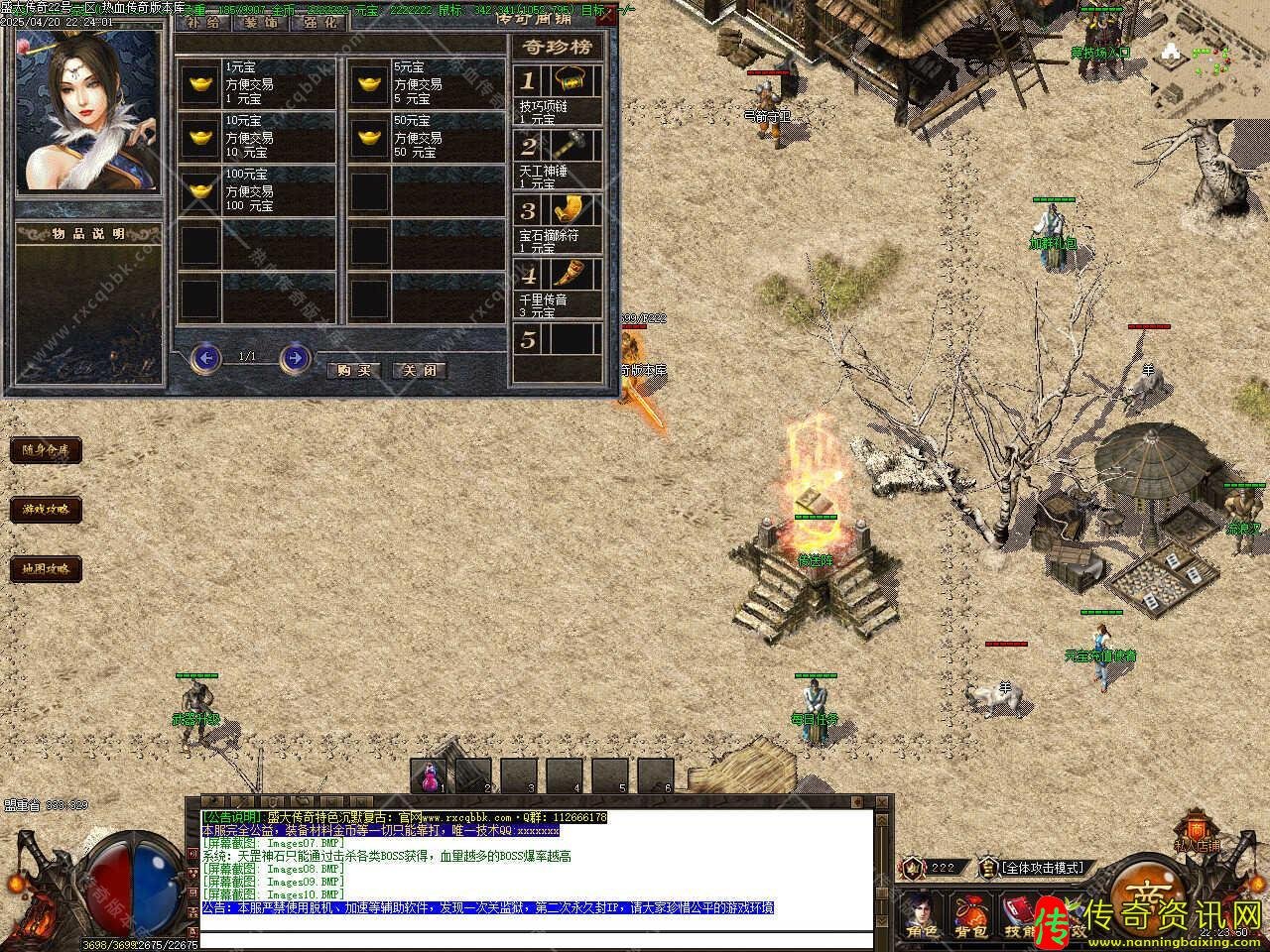This screenshot has width=1270, height=952.
Task: Open the 游戏攻略 game guide
Action: coord(46,510)
